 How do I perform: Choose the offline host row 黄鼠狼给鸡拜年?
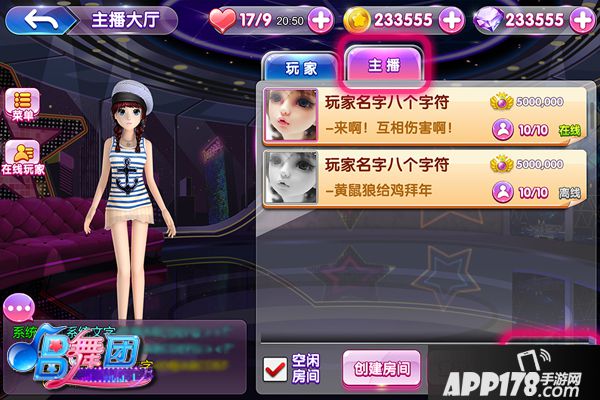click(420, 179)
